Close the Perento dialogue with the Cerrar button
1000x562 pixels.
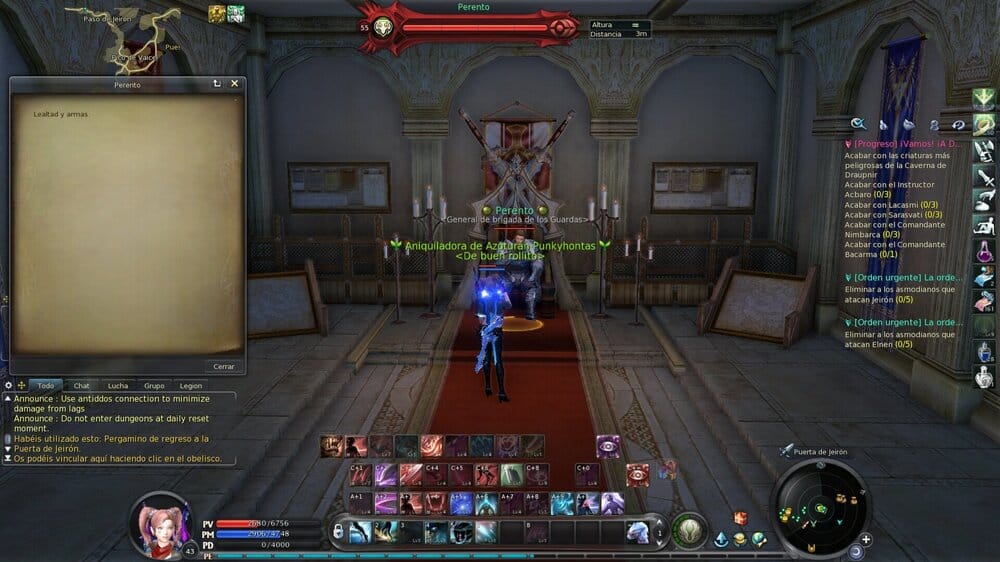pyautogui.click(x=224, y=366)
